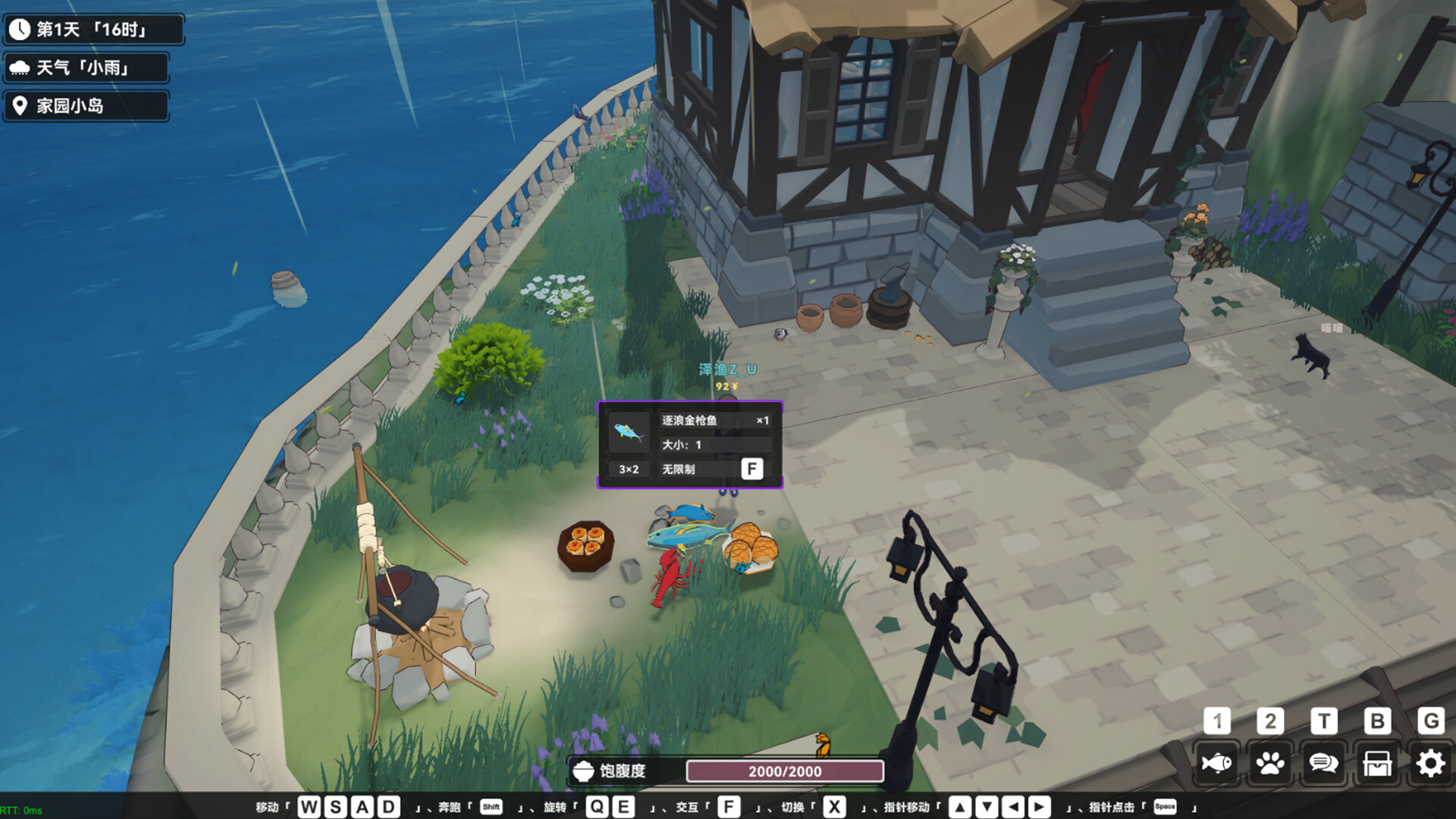Open the fishing panel via fish icon
1456x819 pixels.
(x=1216, y=764)
